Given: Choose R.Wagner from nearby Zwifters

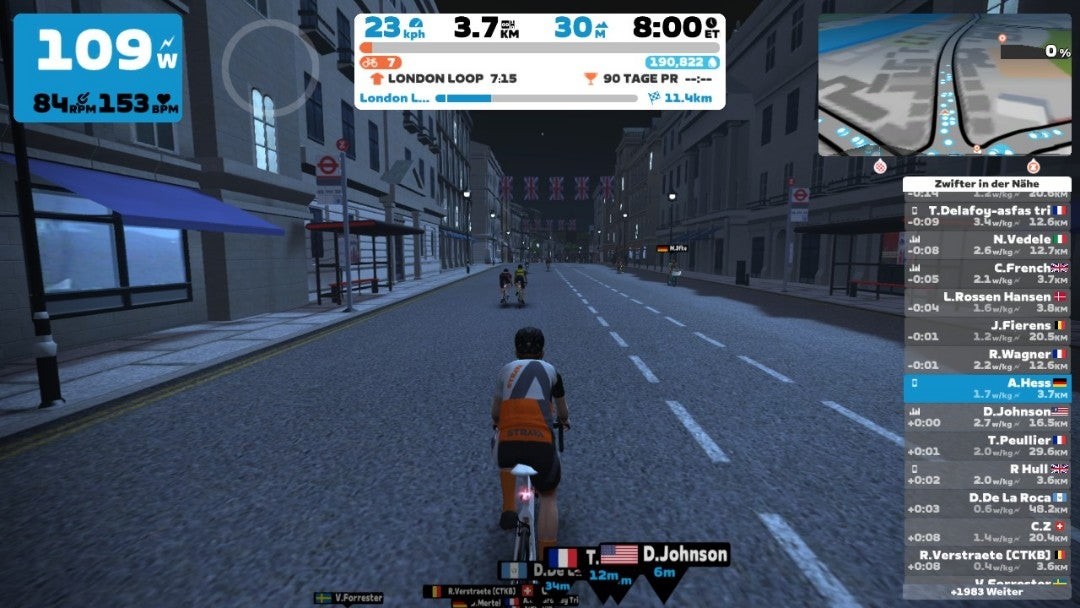Looking at the screenshot, I should (x=987, y=360).
